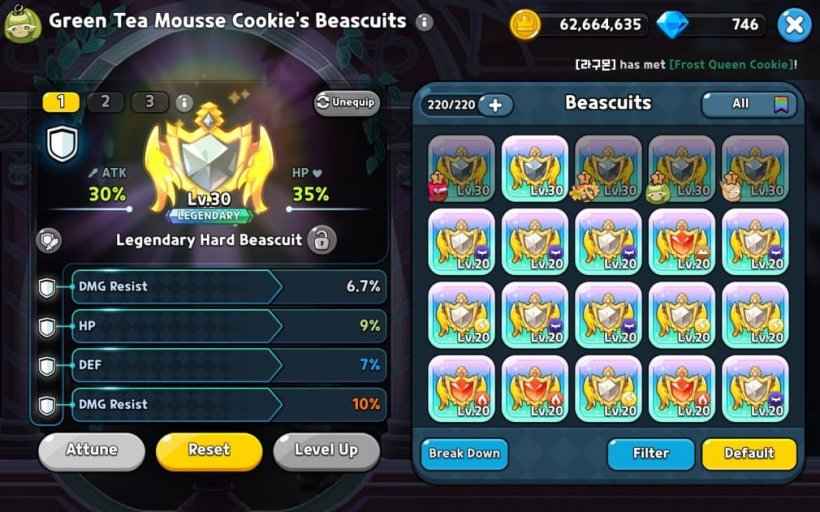Choose the Default sort button
Image resolution: width=820 pixels, height=512 pixels.
(x=749, y=454)
